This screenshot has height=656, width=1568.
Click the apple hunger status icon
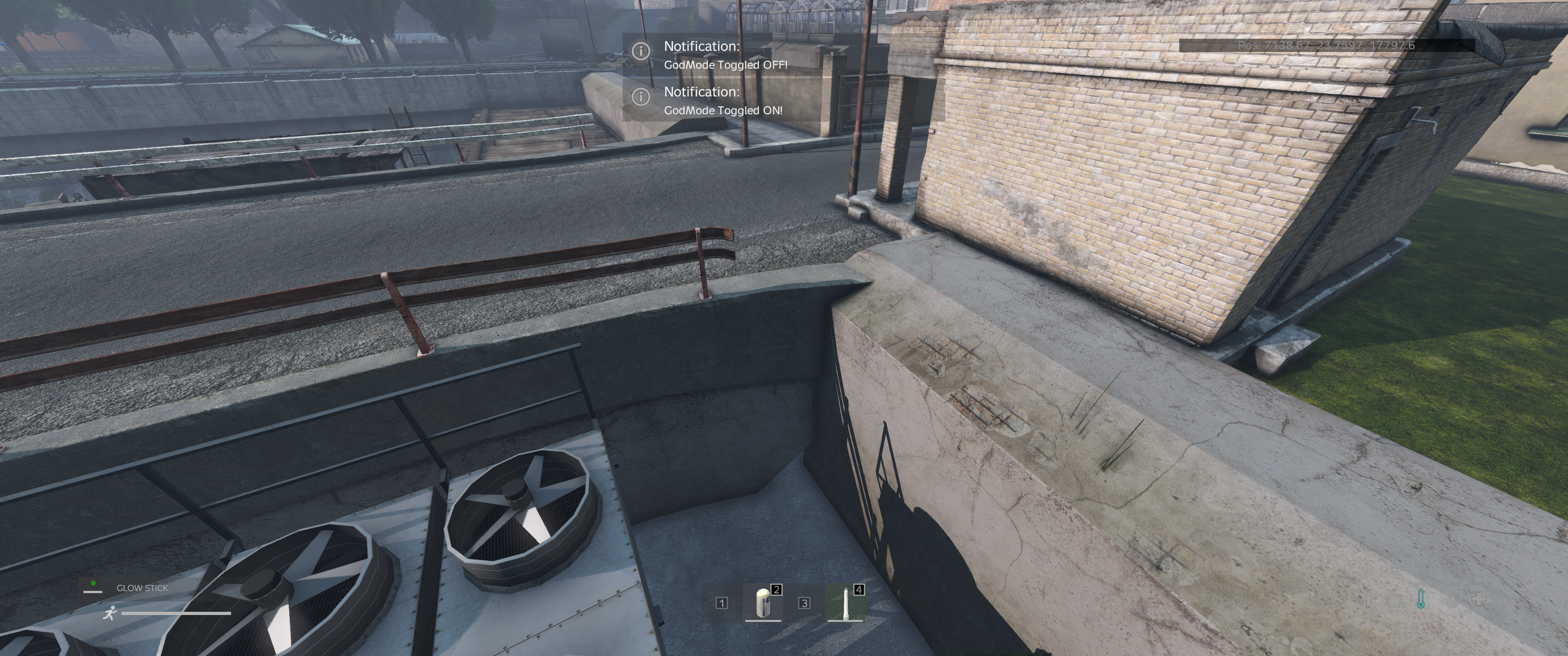click(x=1394, y=600)
